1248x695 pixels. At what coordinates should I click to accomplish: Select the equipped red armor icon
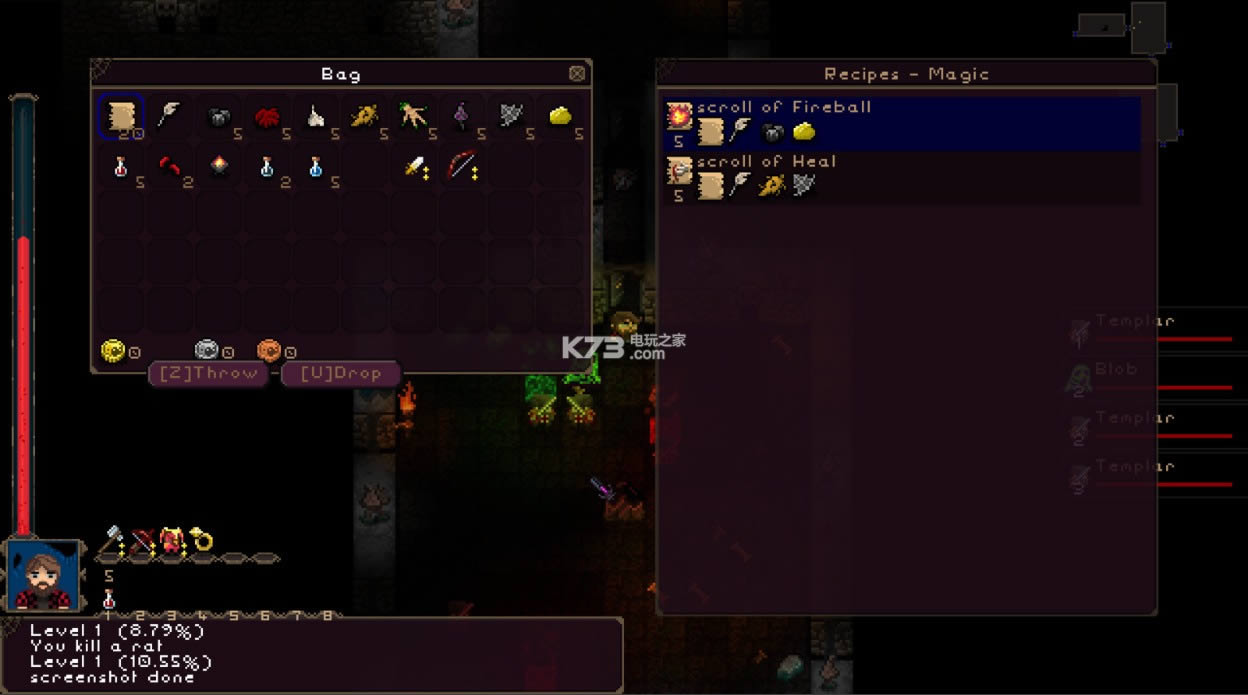[x=172, y=540]
